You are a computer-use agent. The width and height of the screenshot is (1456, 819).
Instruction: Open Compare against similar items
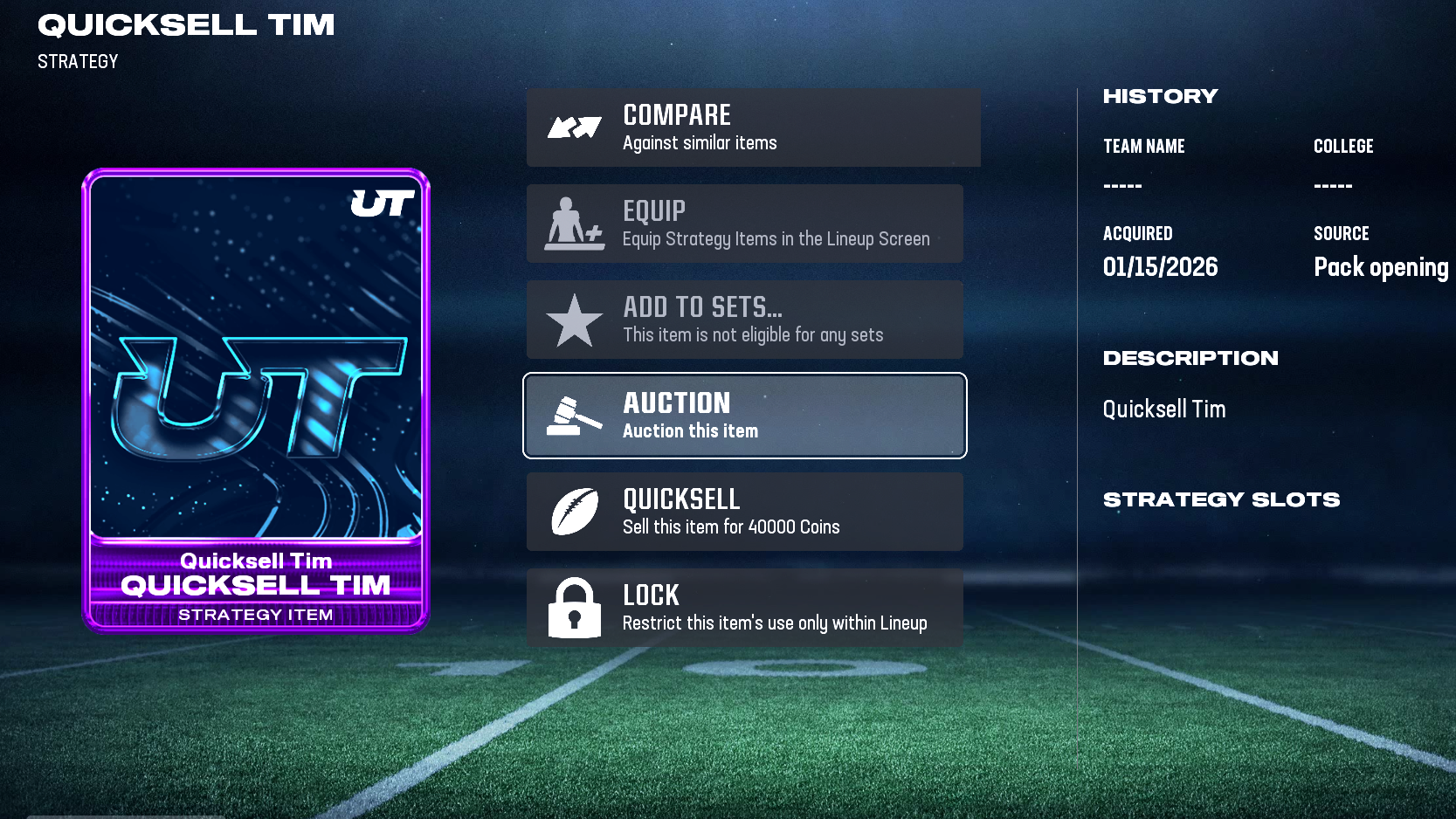[753, 127]
